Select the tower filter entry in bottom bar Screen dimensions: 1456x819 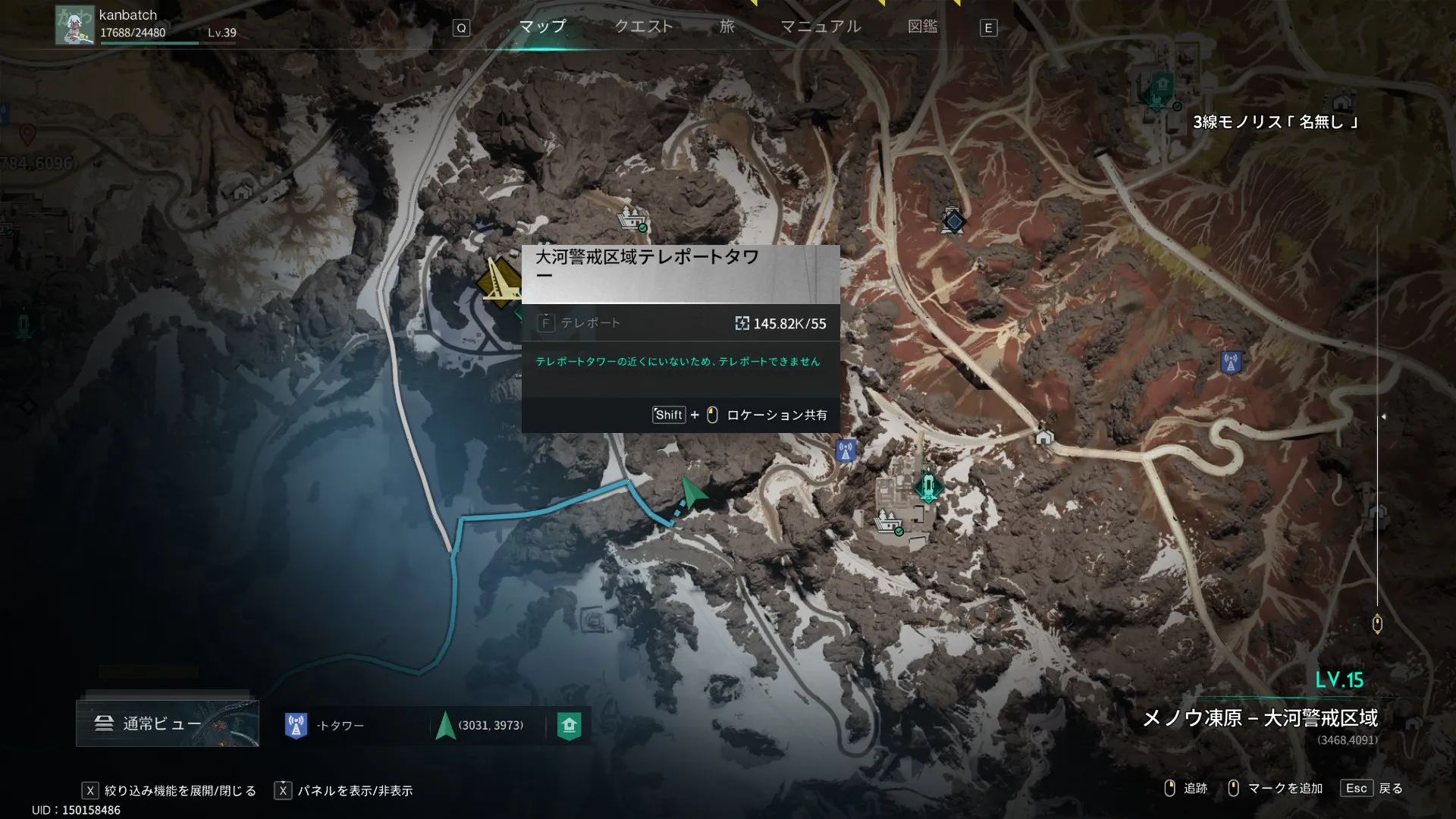pos(326,726)
